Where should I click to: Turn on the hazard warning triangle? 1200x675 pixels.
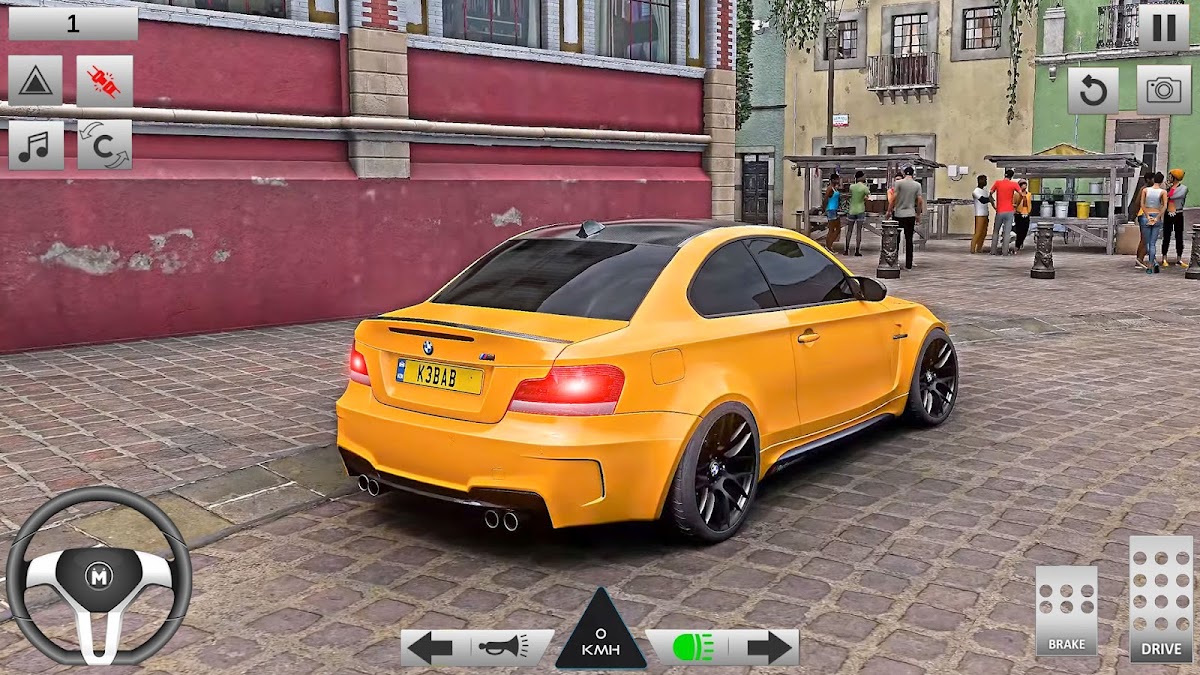(35, 81)
